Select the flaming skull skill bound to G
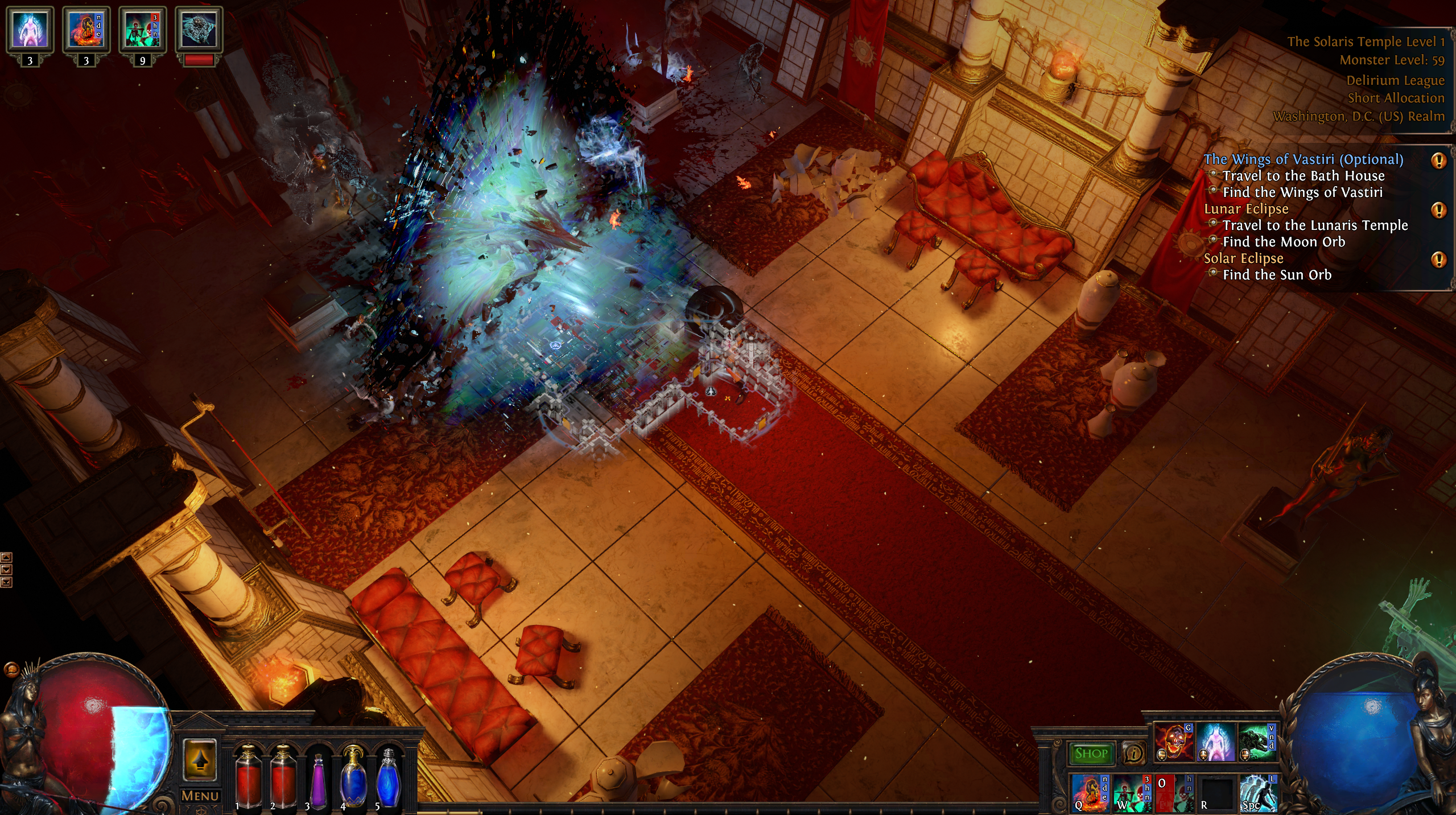 pyautogui.click(x=1173, y=742)
